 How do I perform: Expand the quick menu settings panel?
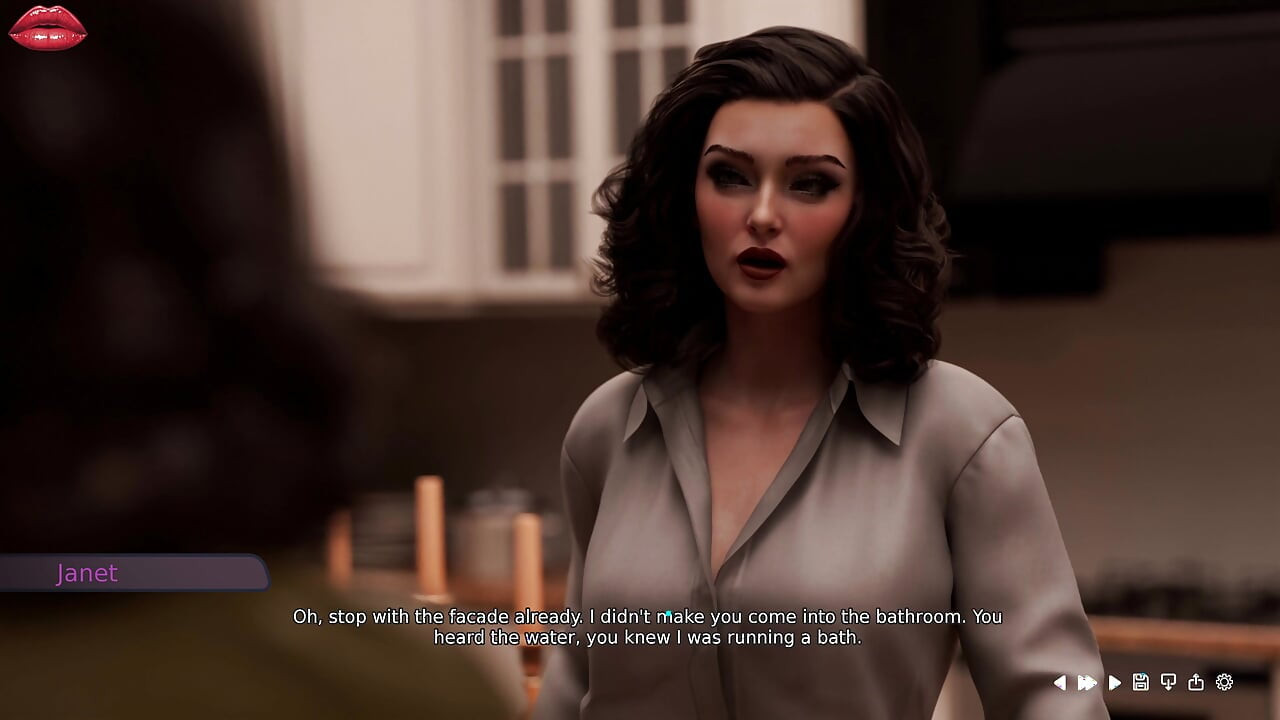(x=1224, y=682)
